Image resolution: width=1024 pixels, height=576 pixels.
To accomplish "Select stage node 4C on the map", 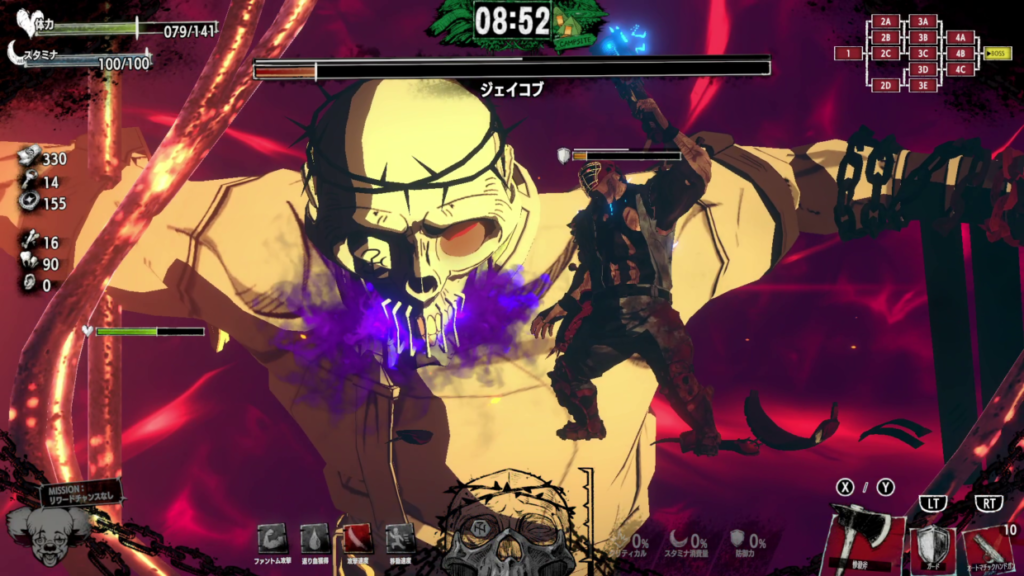I will [x=960, y=69].
